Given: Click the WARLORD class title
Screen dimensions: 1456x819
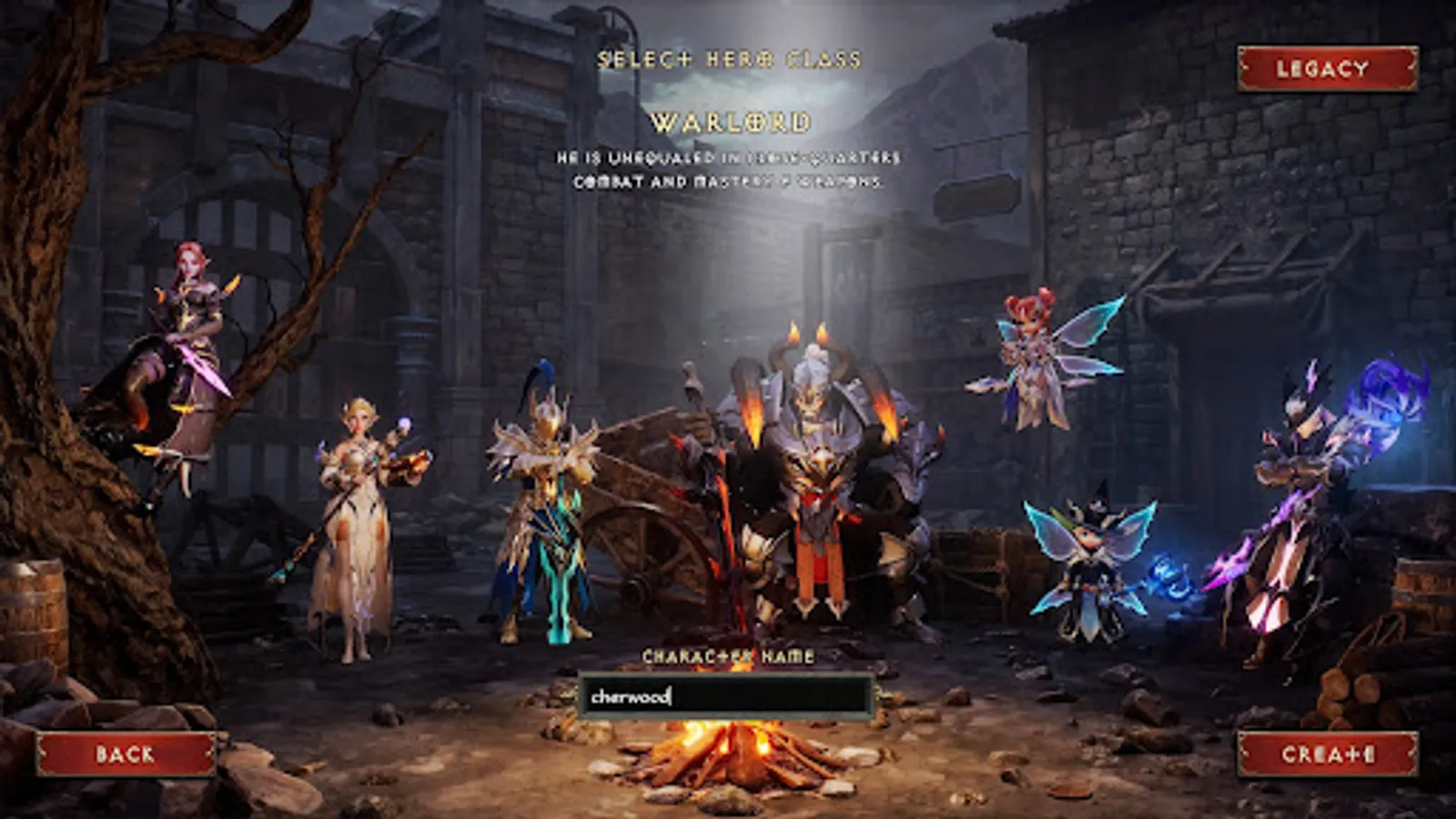Looking at the screenshot, I should pos(728,119).
